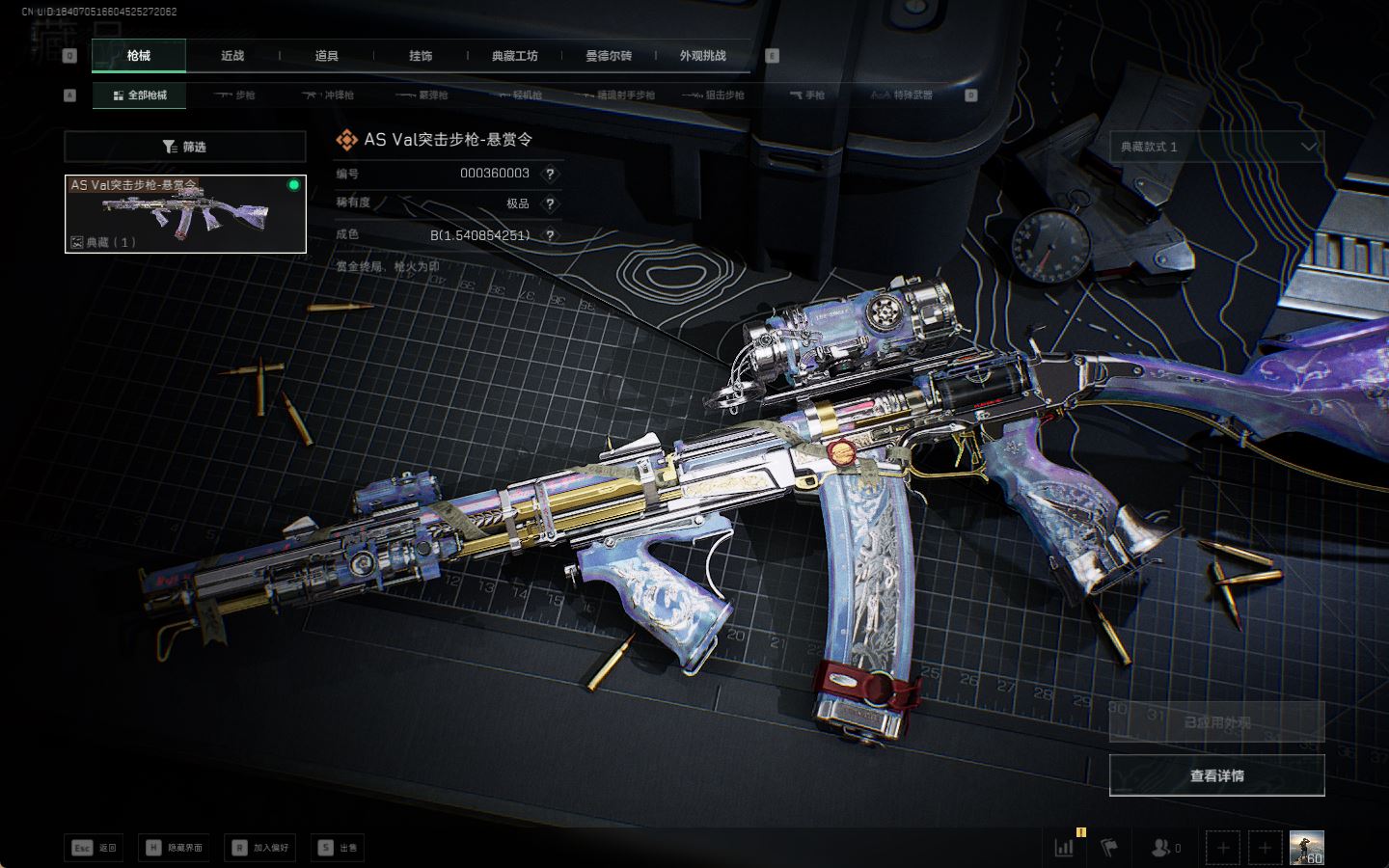Open the 道具 items tab
1389x868 pixels.
(327, 56)
